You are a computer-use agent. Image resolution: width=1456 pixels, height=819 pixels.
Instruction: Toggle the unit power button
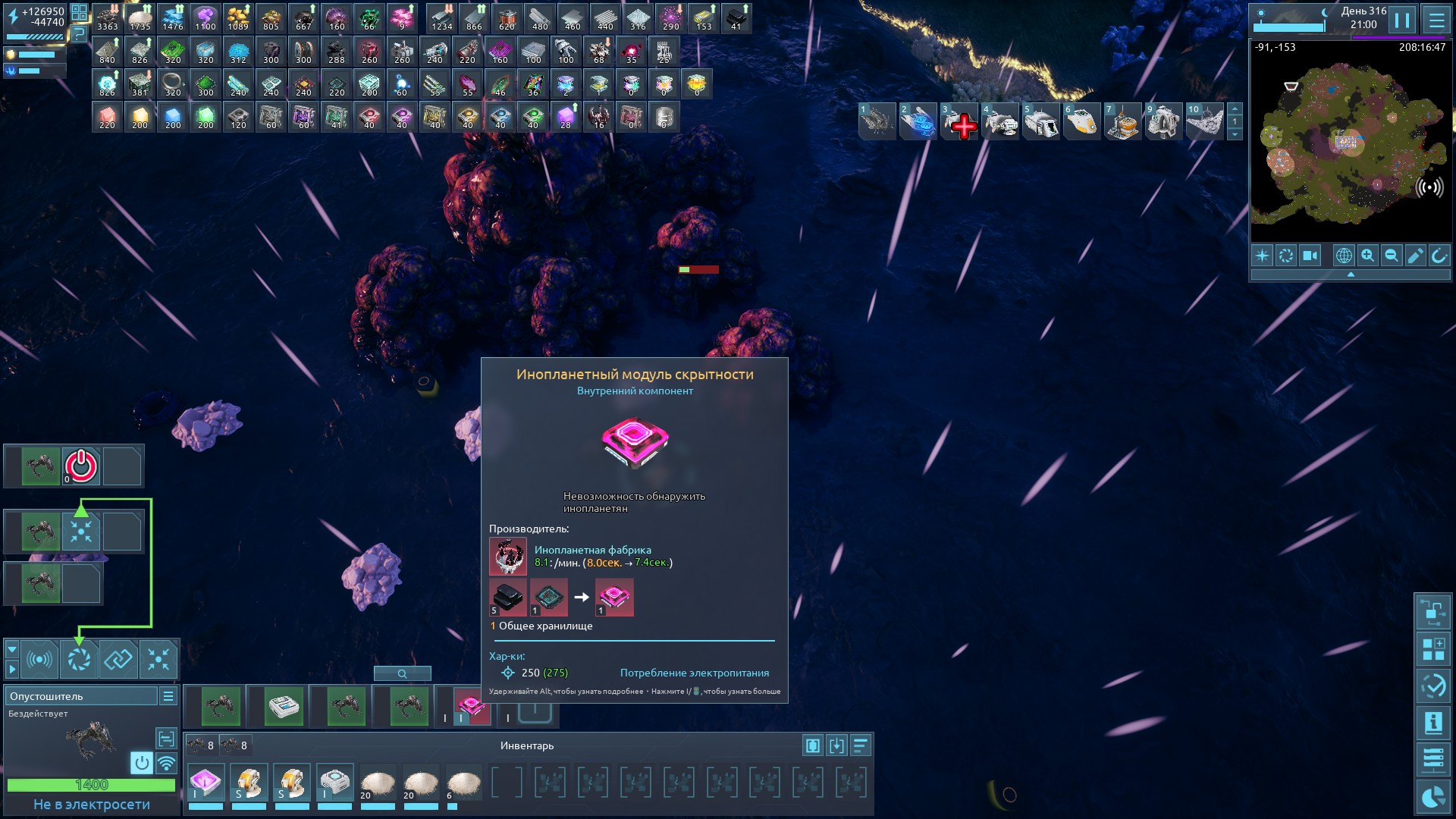click(141, 762)
